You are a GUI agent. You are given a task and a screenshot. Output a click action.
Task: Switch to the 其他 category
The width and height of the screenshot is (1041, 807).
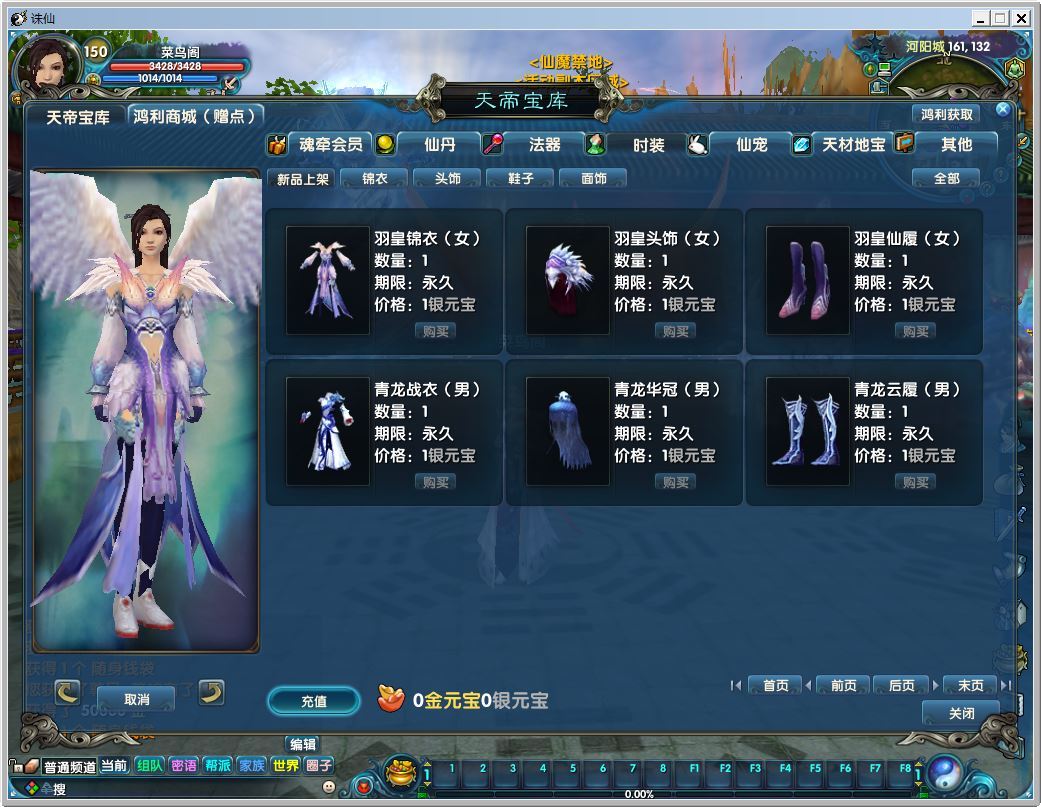point(956,144)
